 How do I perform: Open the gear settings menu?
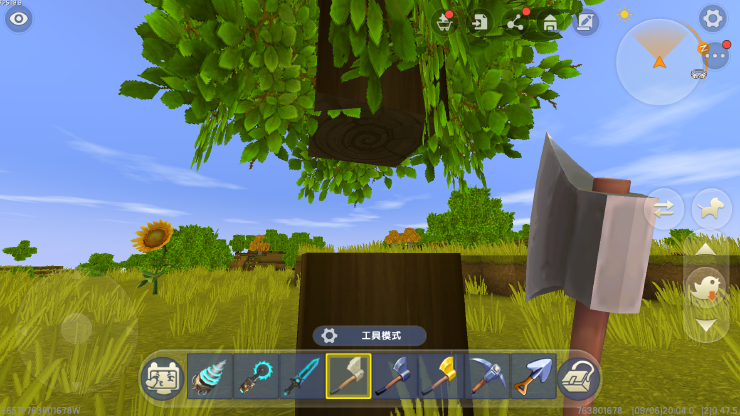tap(712, 18)
